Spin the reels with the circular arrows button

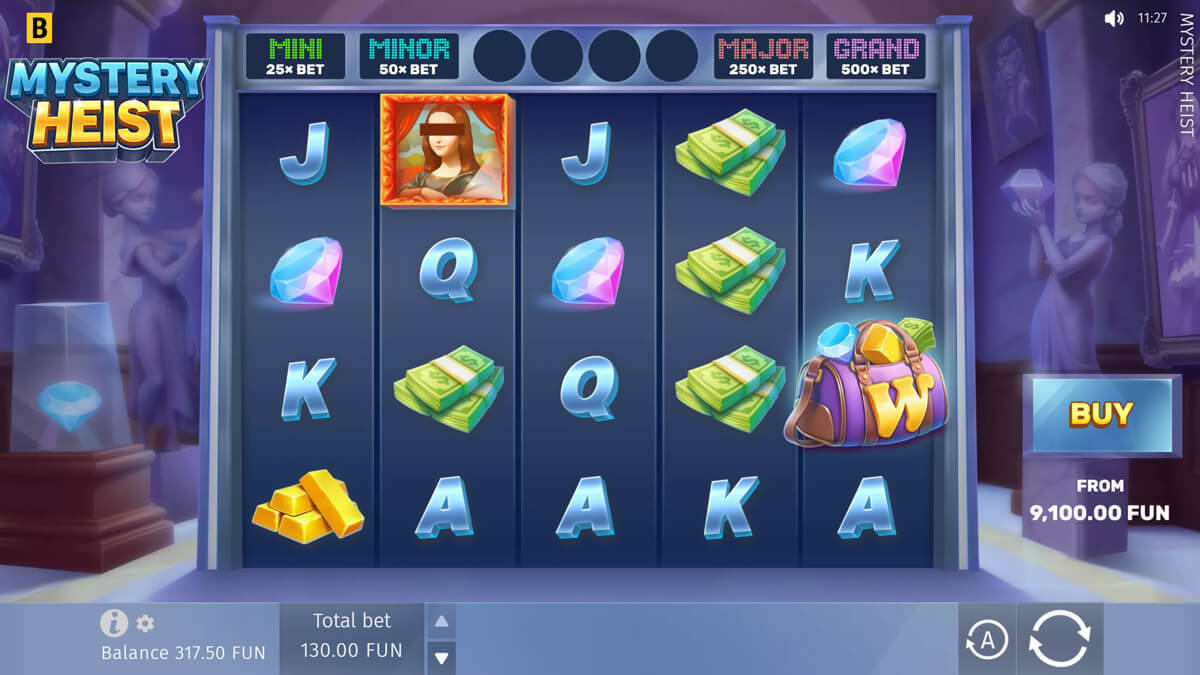1060,638
